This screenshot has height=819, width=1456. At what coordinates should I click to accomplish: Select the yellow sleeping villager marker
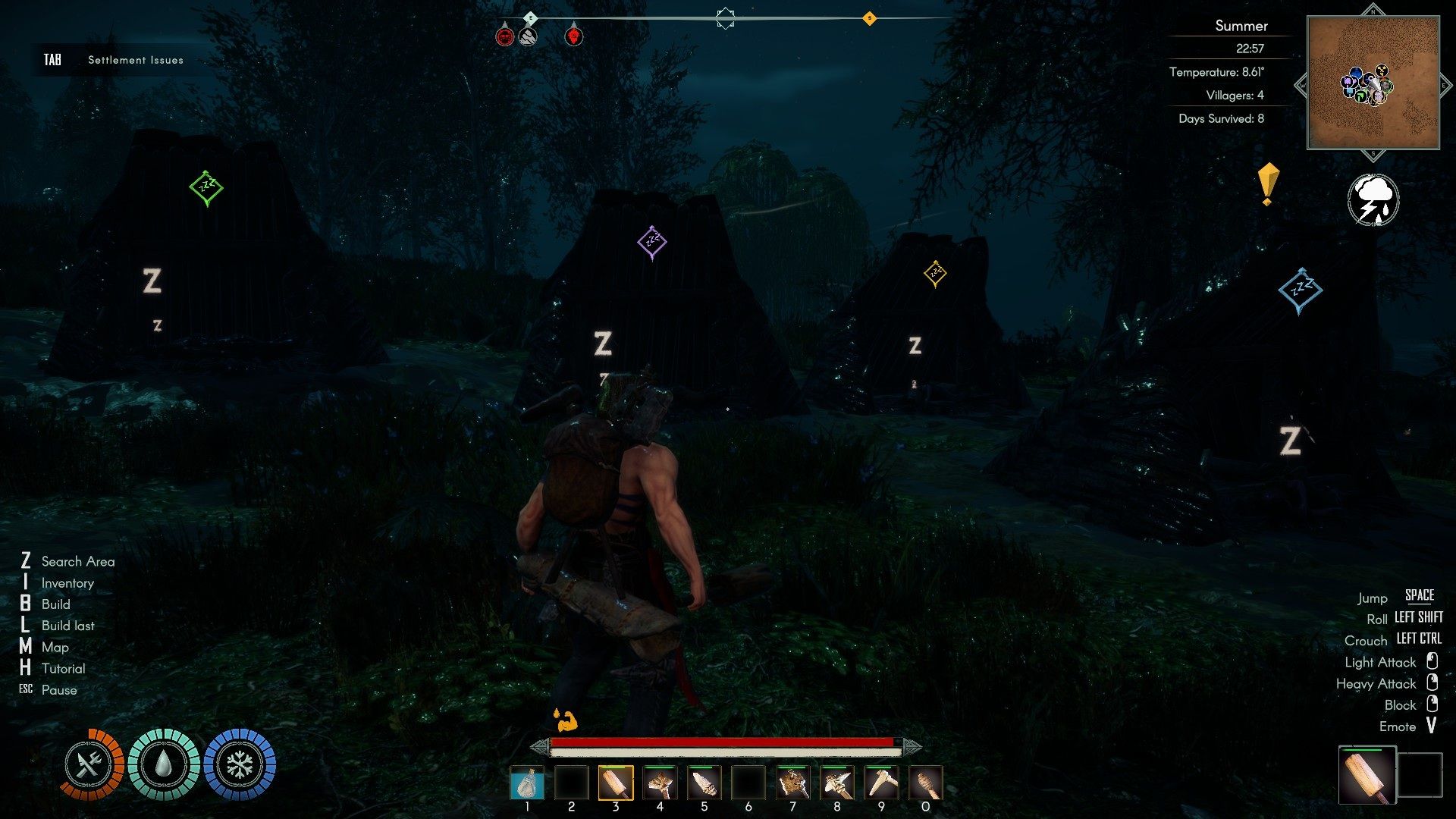point(935,273)
